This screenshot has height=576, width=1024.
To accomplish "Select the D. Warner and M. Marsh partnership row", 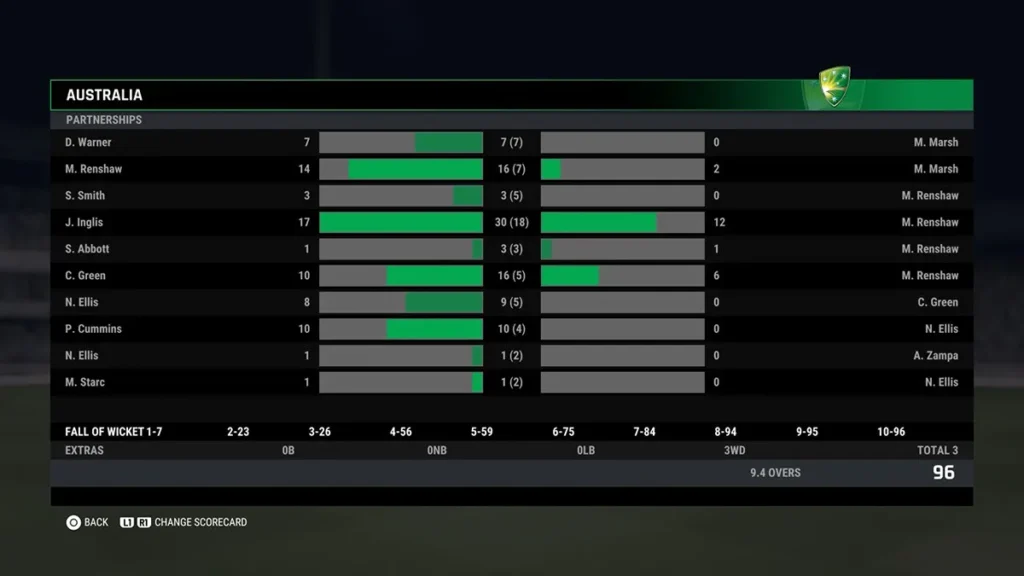I will tap(511, 143).
